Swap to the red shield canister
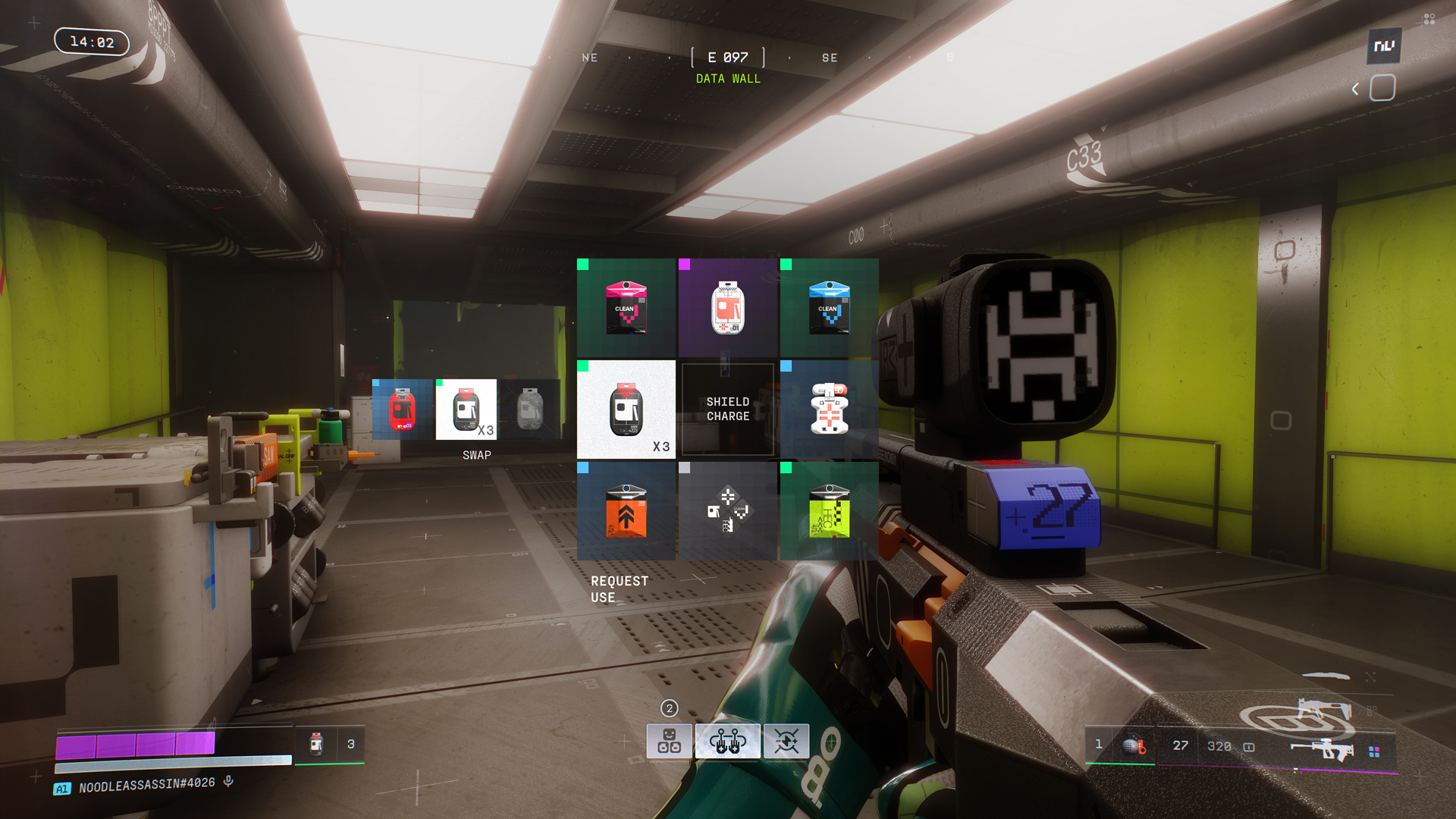This screenshot has width=1456, height=819. click(403, 409)
